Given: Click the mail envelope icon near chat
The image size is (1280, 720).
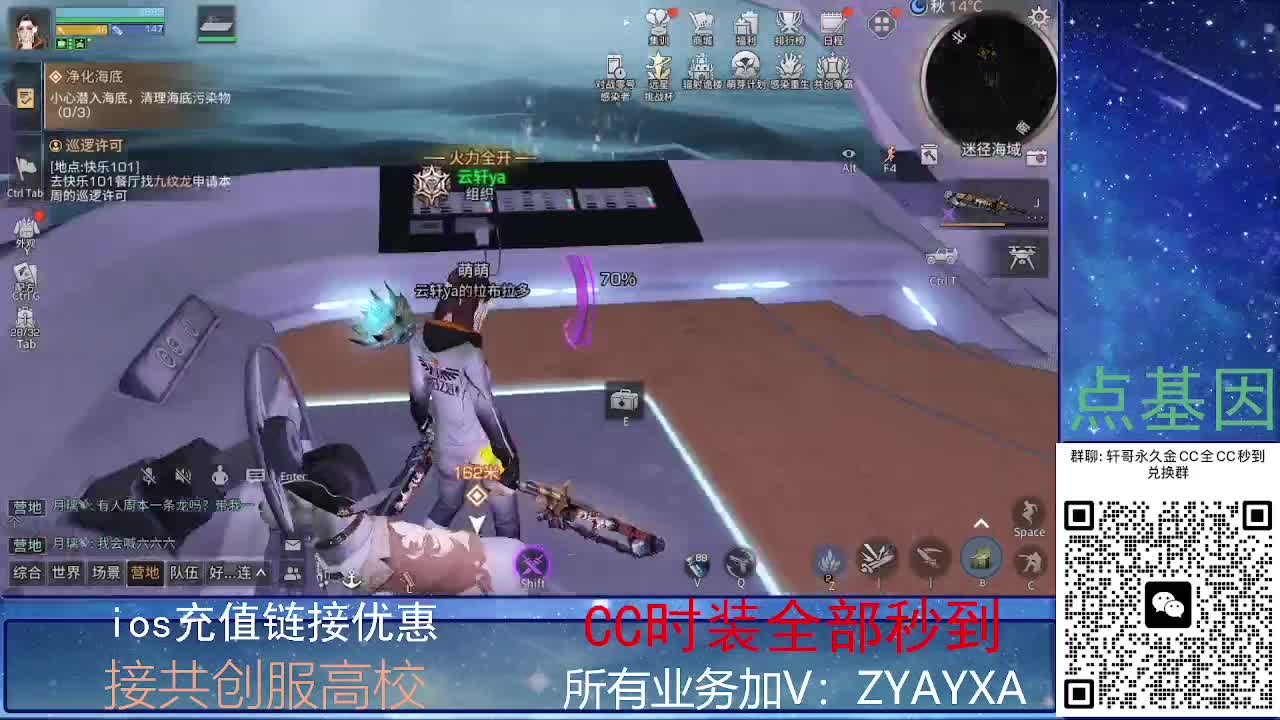Looking at the screenshot, I should (x=293, y=544).
